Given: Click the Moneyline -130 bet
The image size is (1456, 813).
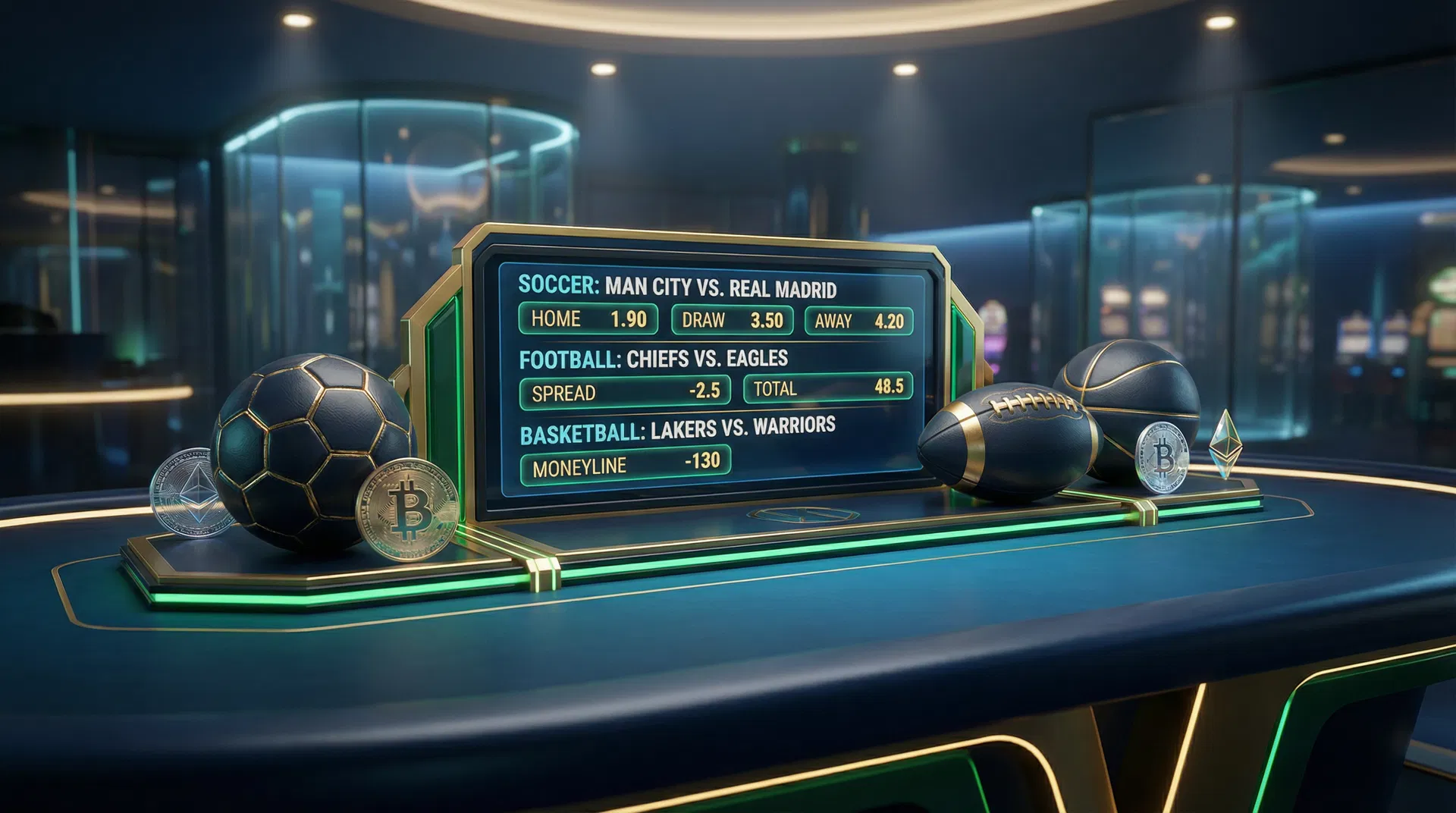Looking at the screenshot, I should coord(625,464).
